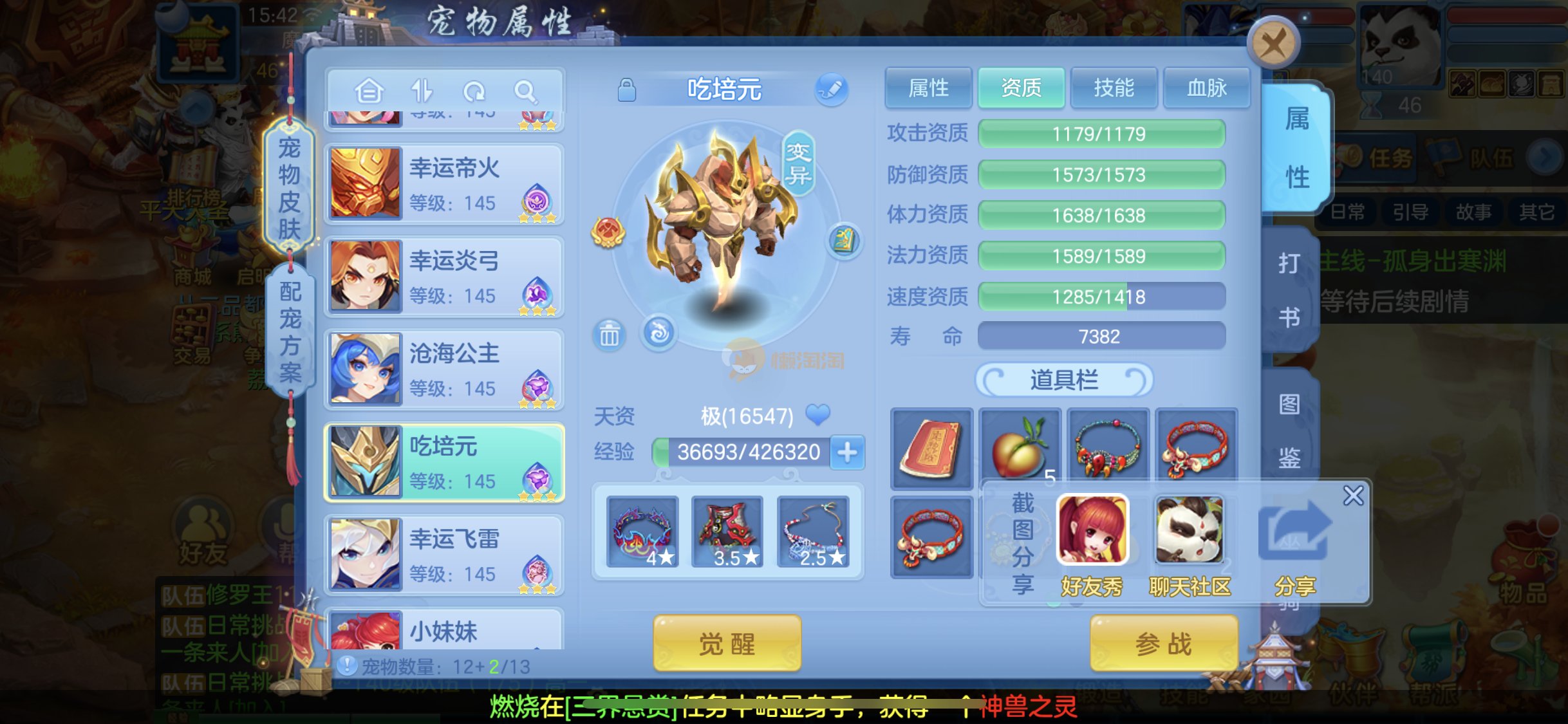
Task: Switch to the 属性 tab
Action: click(x=928, y=88)
